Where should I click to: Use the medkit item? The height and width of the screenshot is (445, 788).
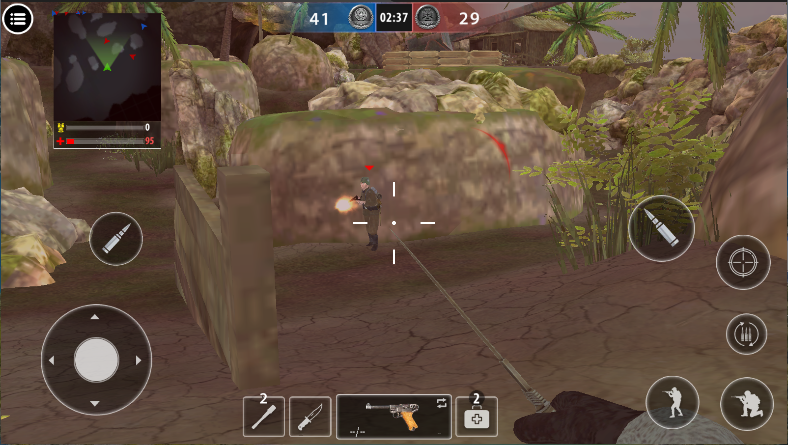click(x=477, y=416)
